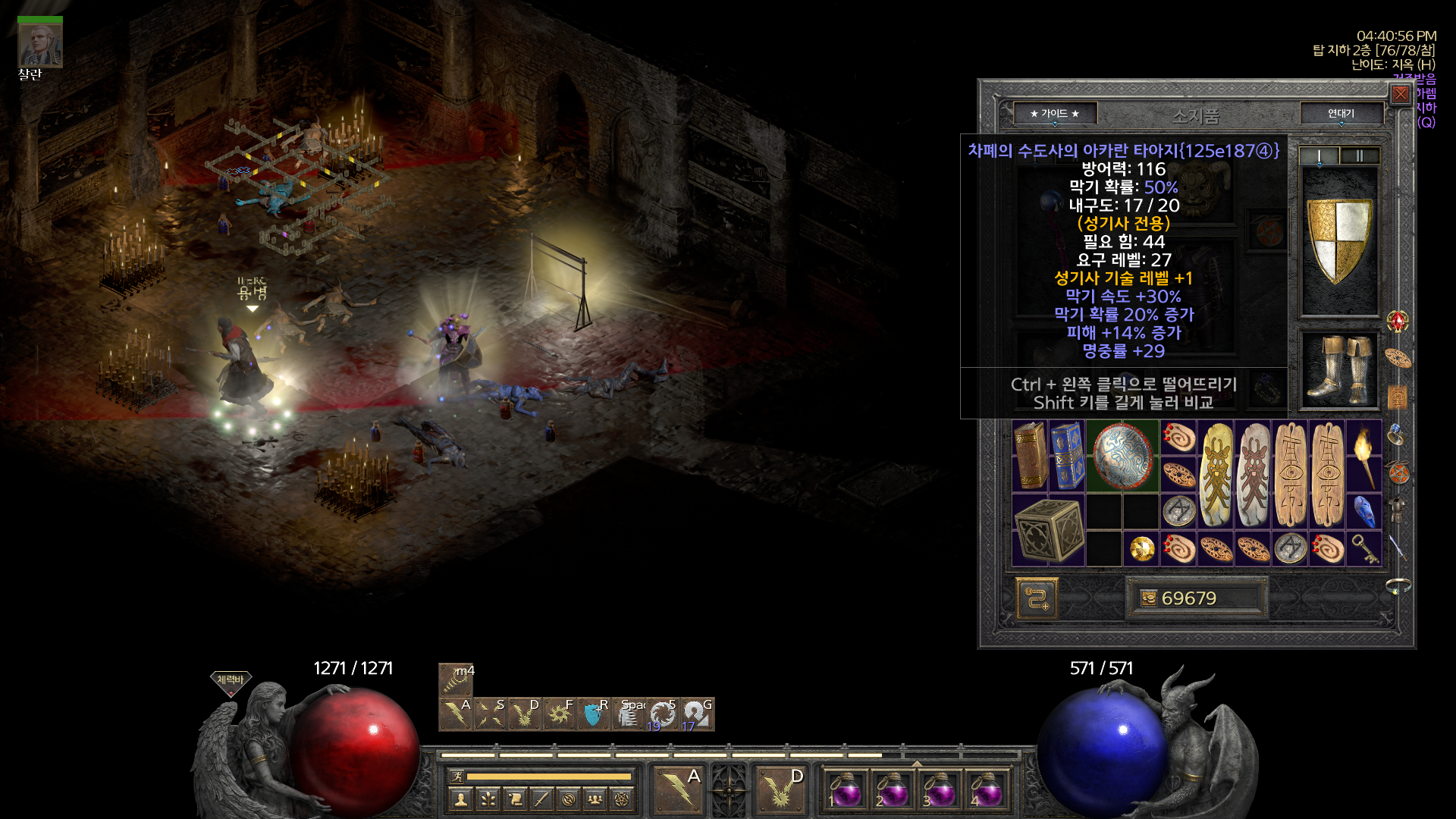The height and width of the screenshot is (819, 1456).
Task: Select weapon set II tab
Action: (1360, 156)
